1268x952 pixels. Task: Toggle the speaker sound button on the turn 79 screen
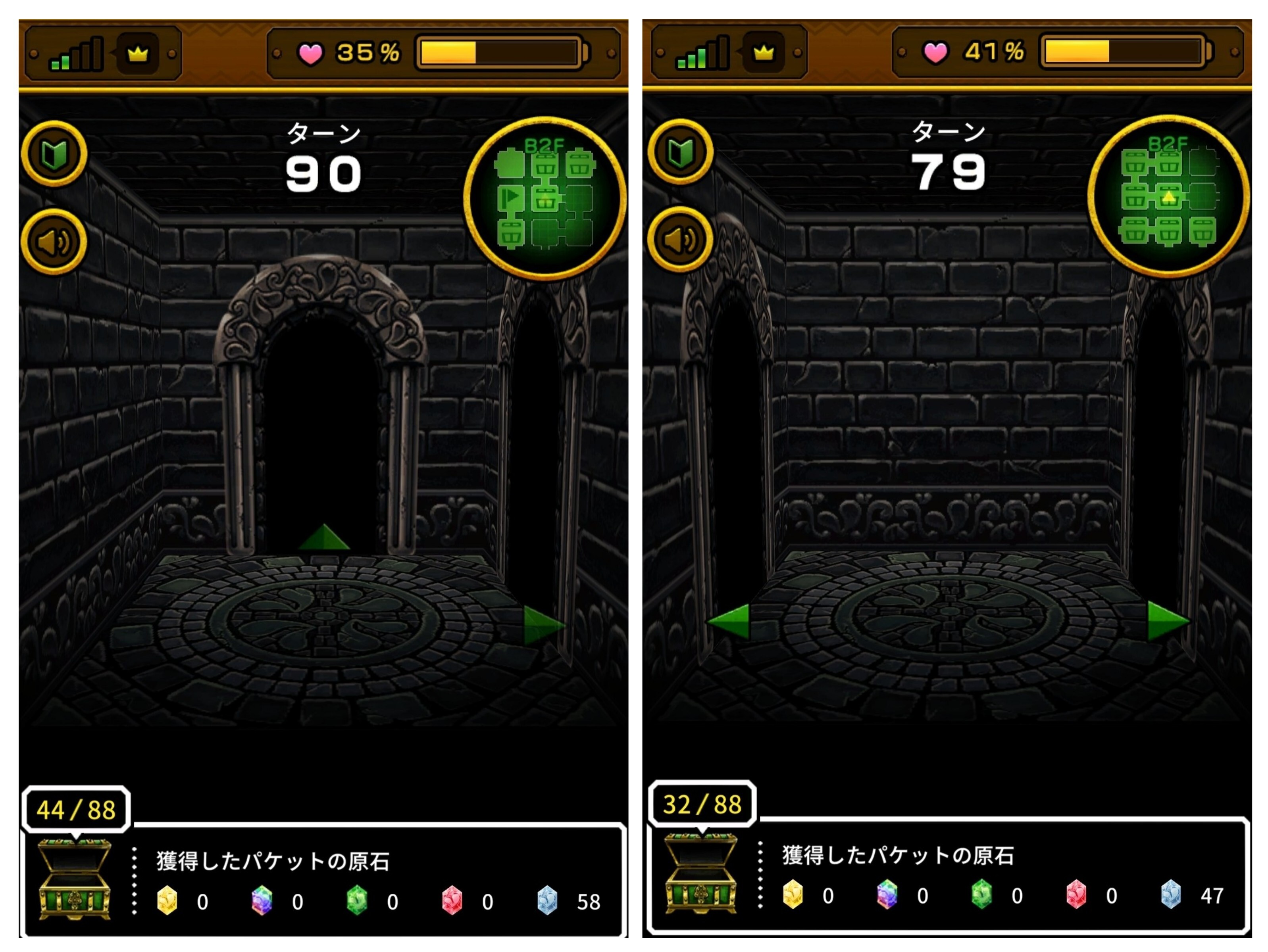point(680,240)
